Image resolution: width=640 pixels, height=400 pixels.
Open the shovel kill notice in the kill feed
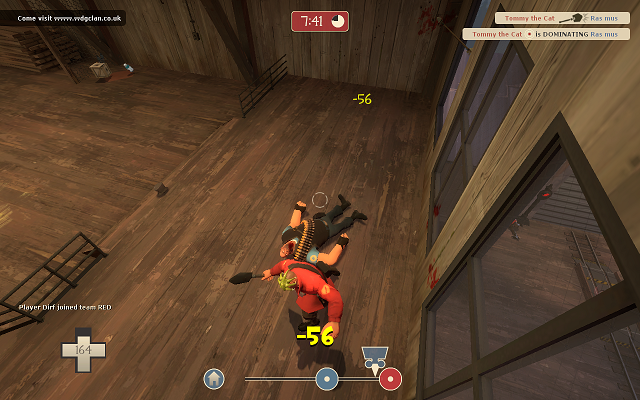(x=547, y=18)
